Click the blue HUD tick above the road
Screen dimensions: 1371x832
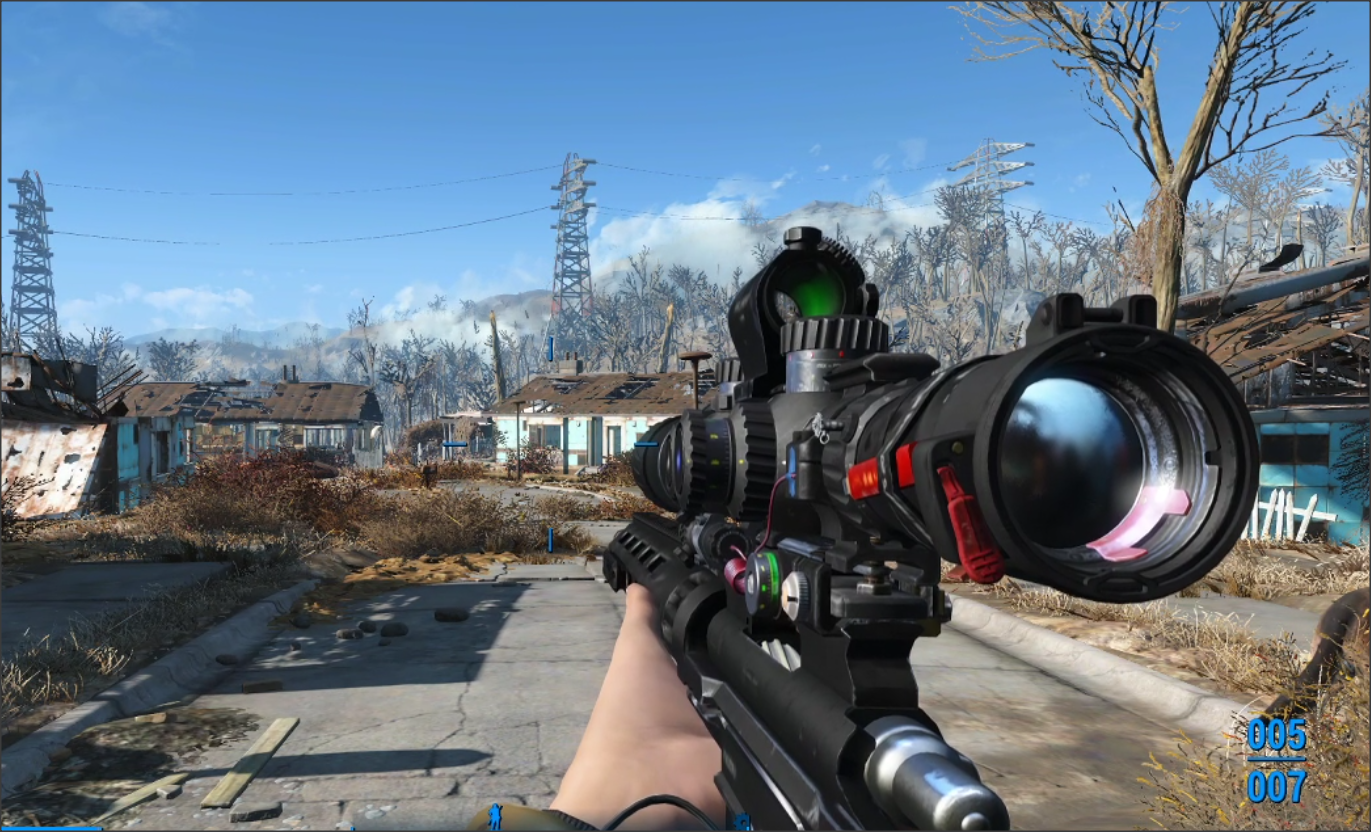[551, 540]
